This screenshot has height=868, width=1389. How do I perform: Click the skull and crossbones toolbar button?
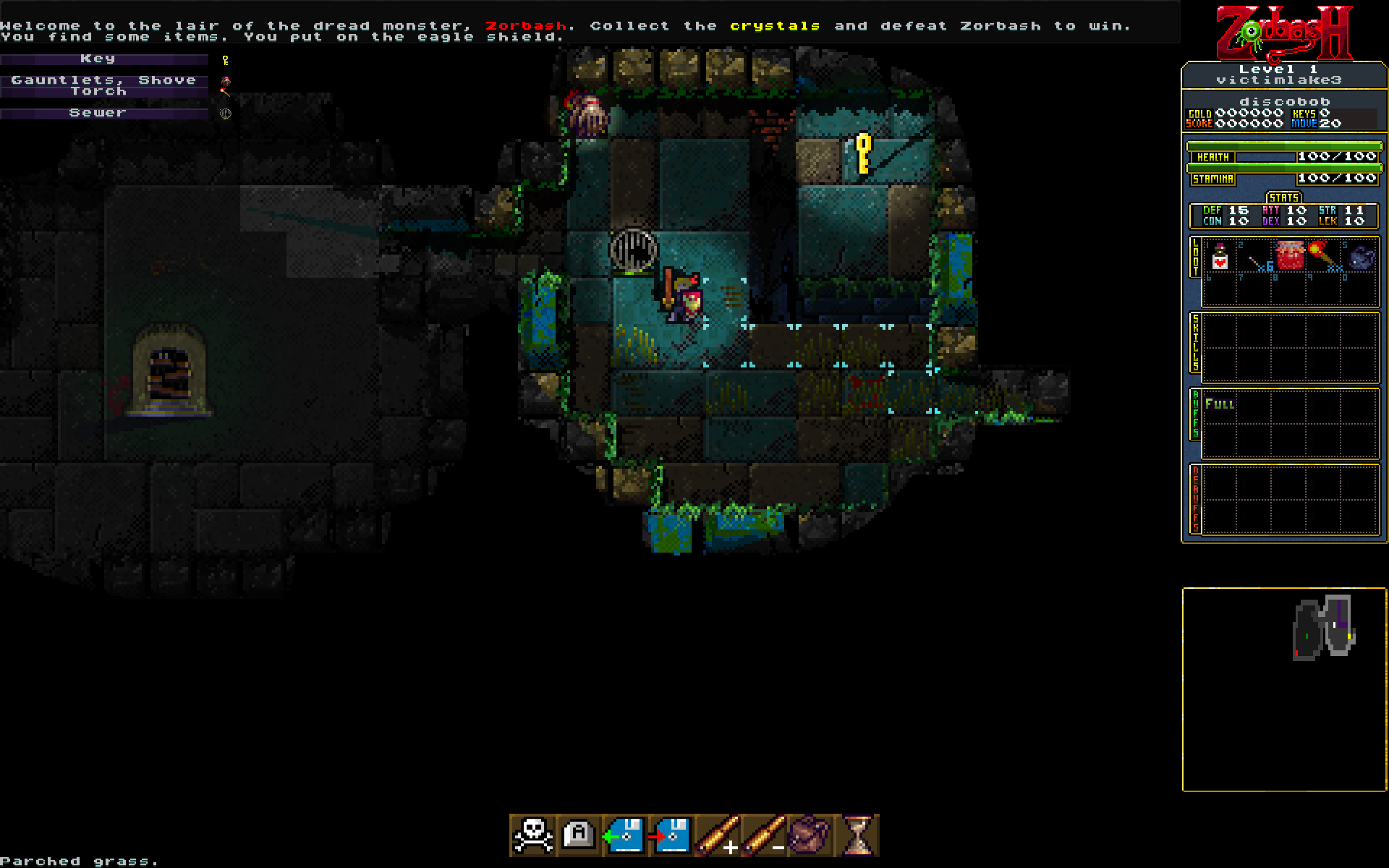(x=533, y=835)
